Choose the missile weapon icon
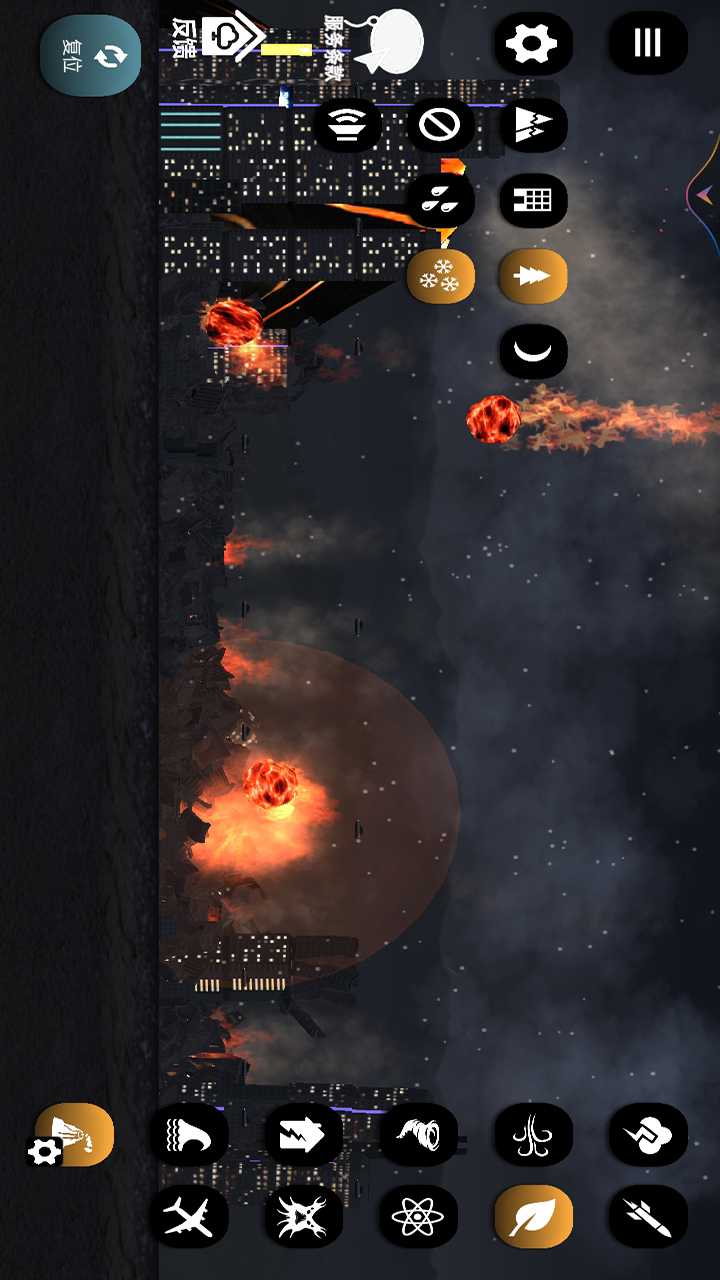 click(x=648, y=1216)
